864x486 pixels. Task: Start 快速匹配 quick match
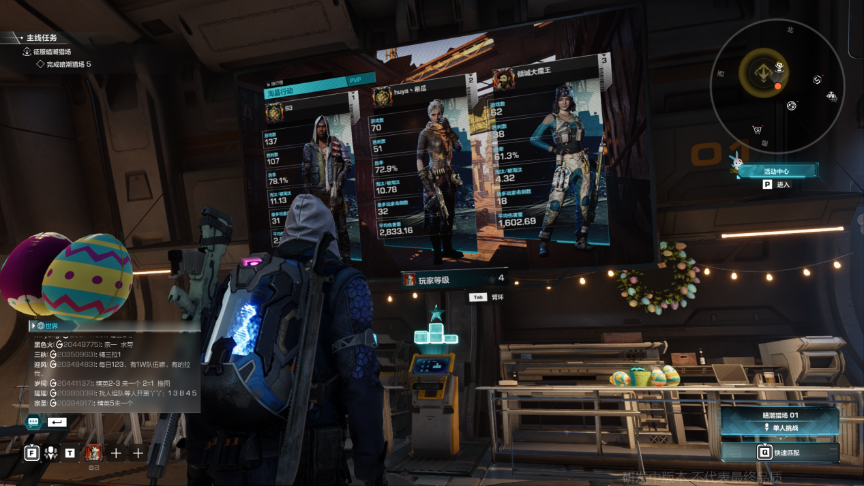780,452
